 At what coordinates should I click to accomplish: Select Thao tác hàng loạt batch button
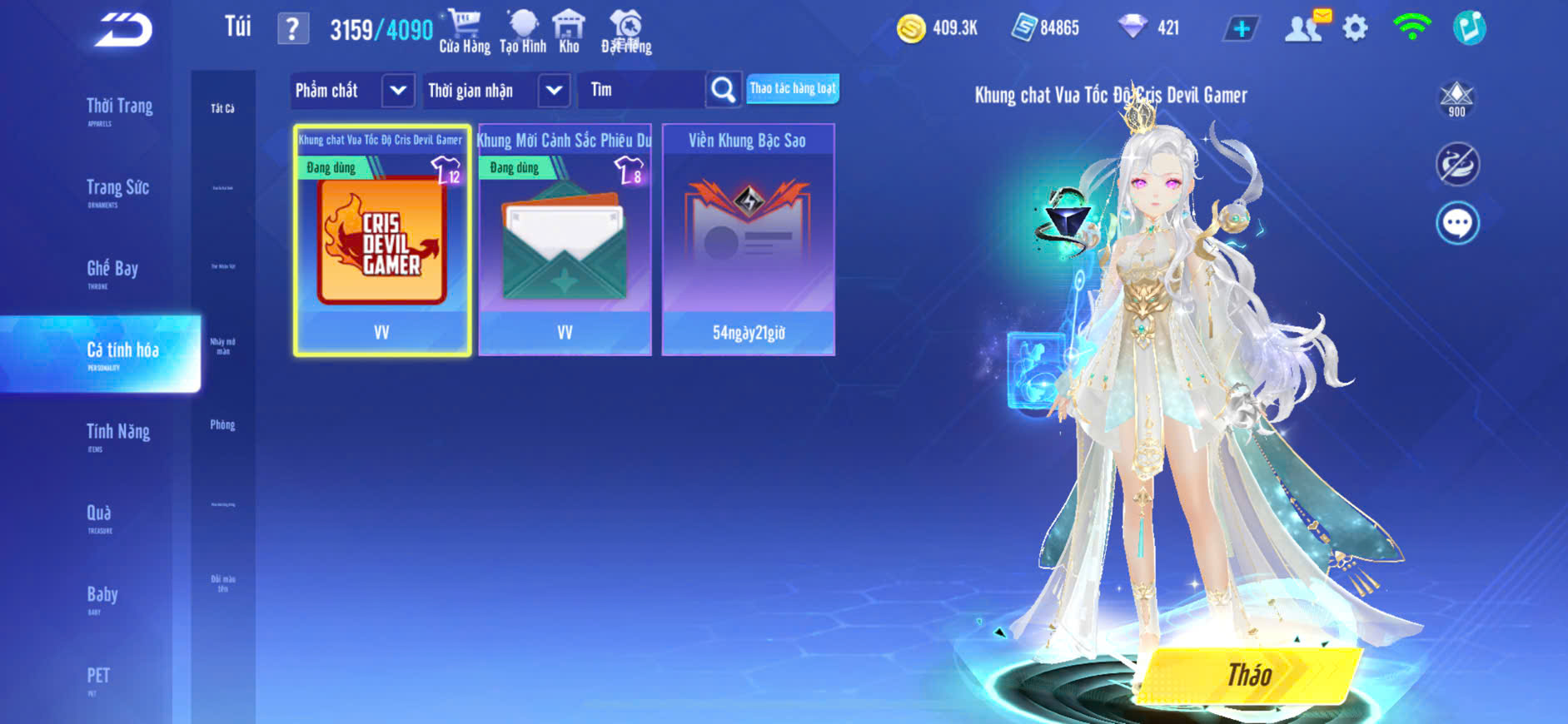coord(792,88)
